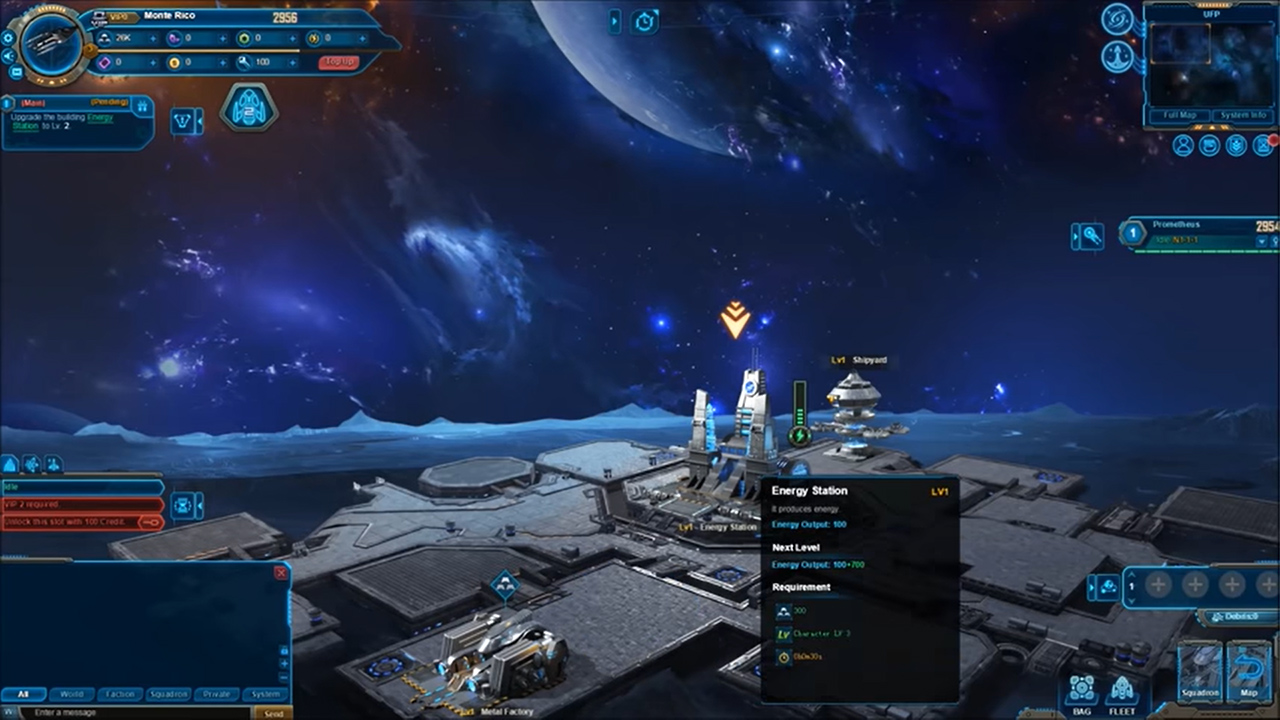Switch chat to the World tab
Image resolution: width=1280 pixels, height=720 pixels.
(72, 694)
